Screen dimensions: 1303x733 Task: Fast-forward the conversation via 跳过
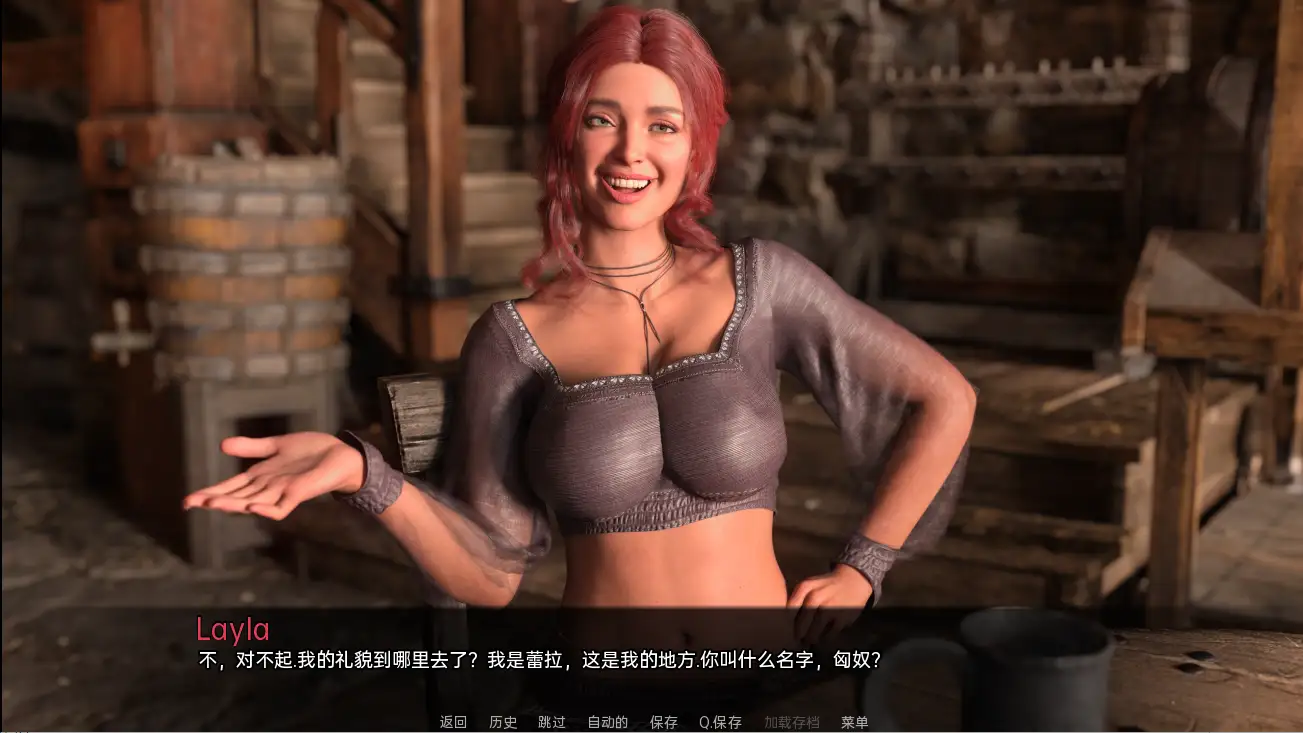551,721
